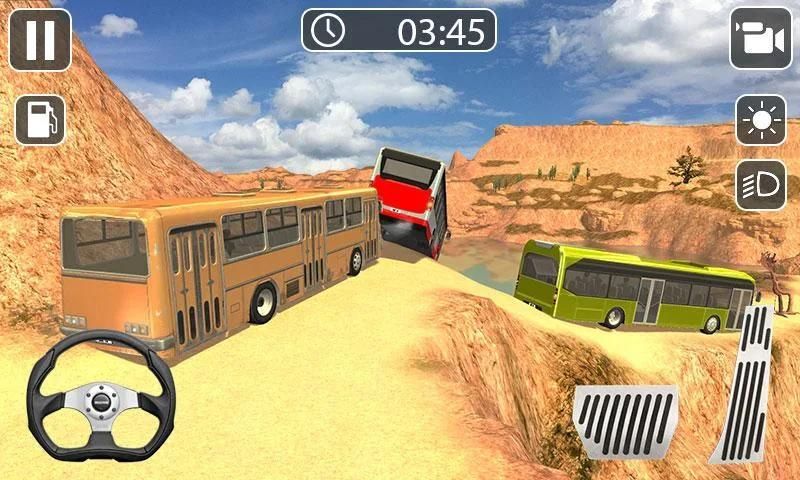
Task: Hit the brake pedal
Action: (627, 422)
